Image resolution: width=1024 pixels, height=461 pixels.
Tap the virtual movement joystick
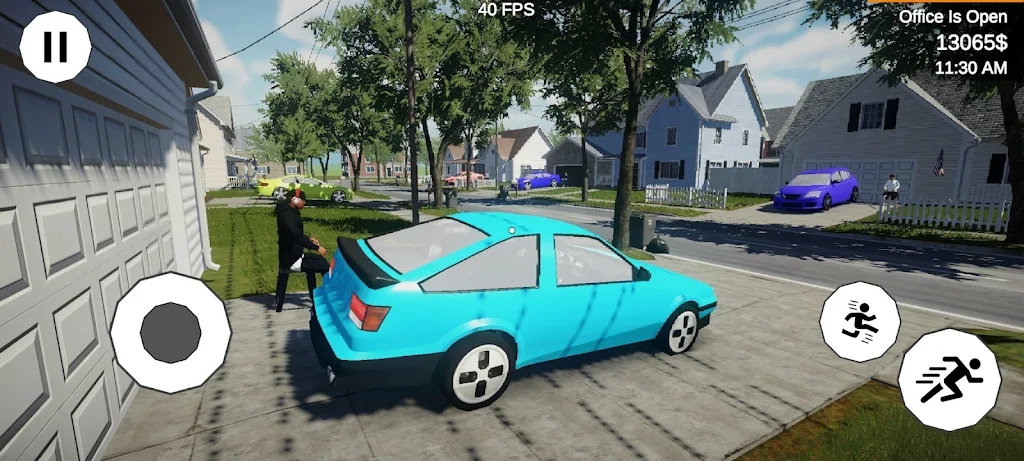(170, 332)
